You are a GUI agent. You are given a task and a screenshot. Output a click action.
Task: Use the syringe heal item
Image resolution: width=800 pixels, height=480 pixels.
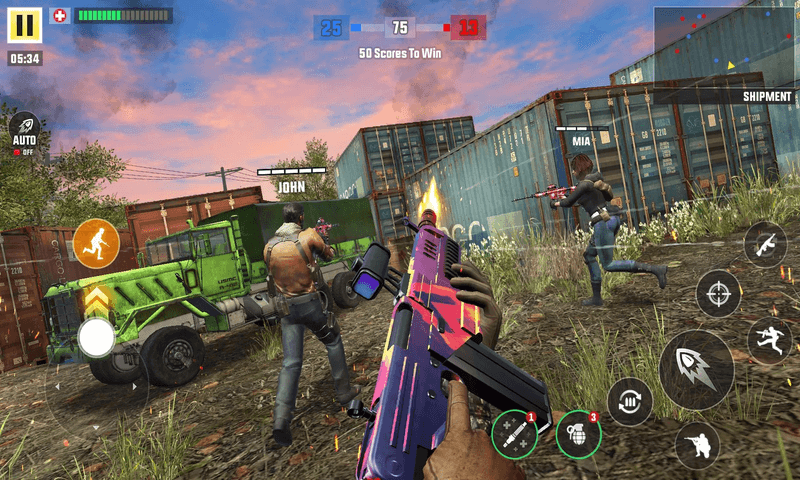pyautogui.click(x=514, y=433)
